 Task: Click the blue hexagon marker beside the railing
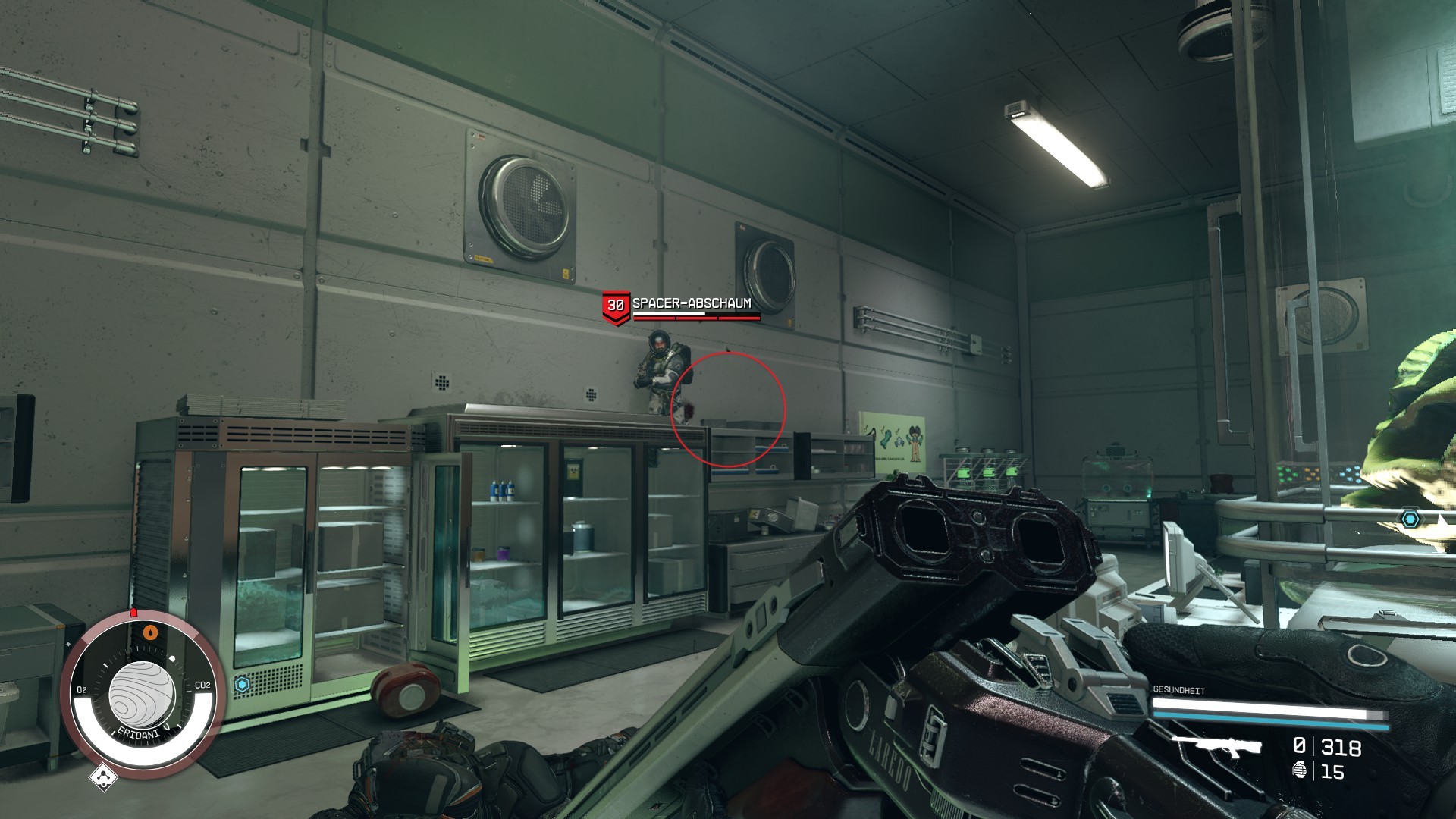point(1410,519)
